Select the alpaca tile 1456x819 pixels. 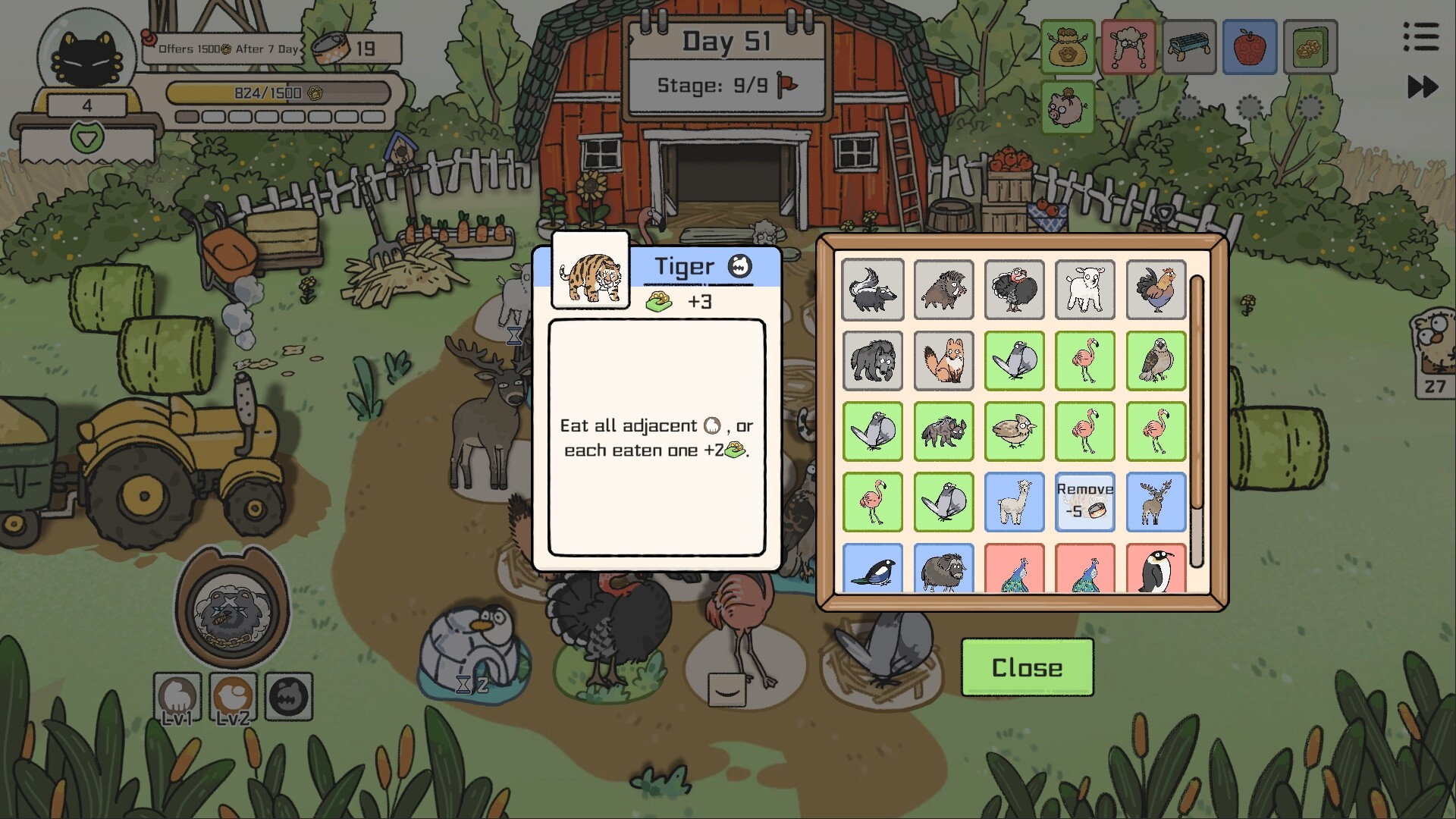(1014, 501)
